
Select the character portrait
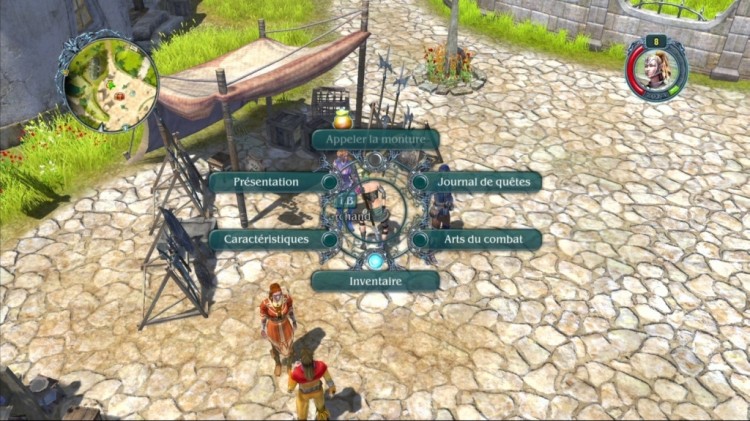pos(657,69)
